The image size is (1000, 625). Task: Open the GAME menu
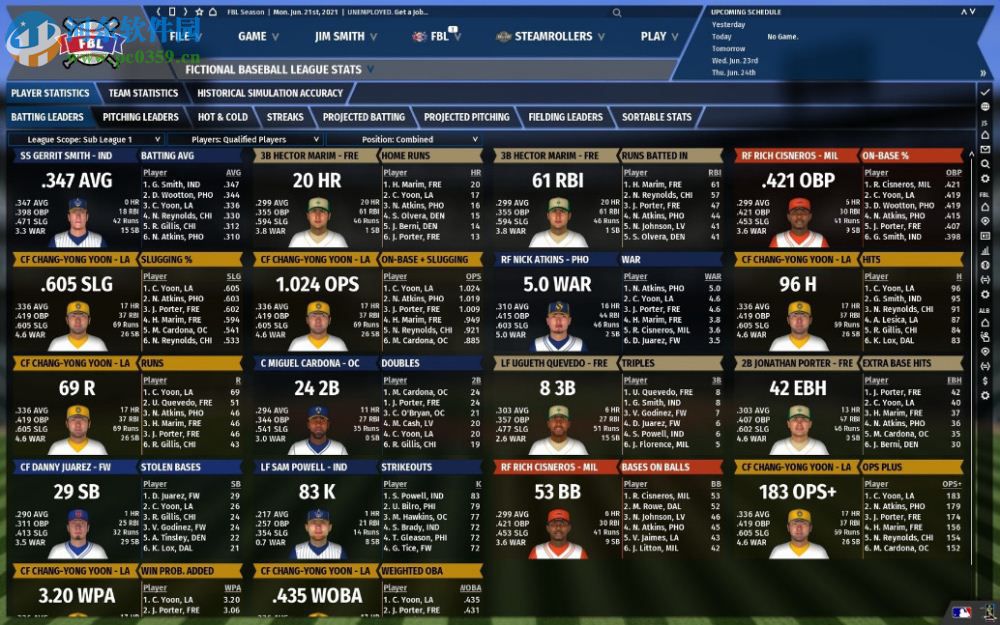258,36
